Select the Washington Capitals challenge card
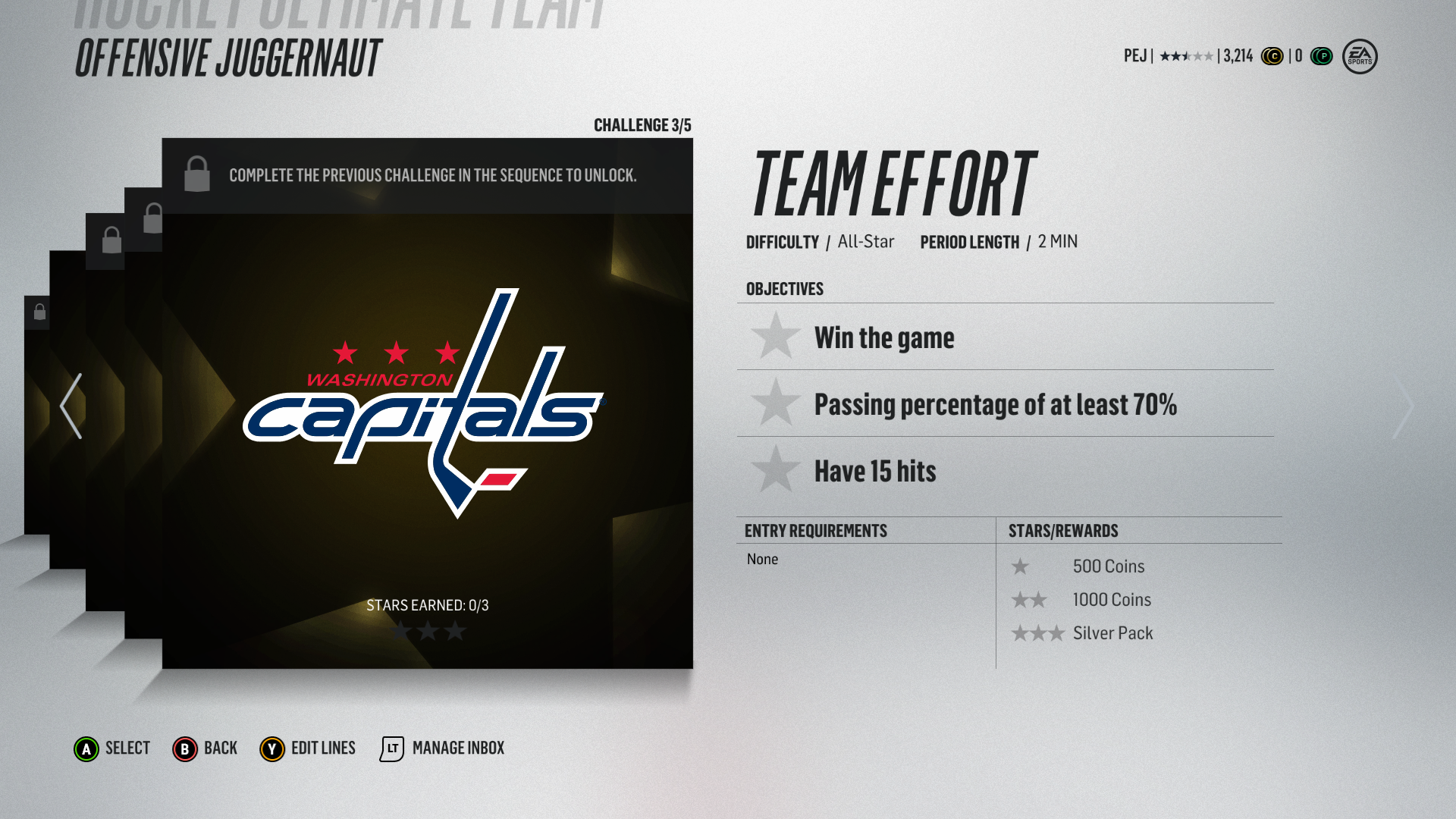Screen dimensions: 1456x819 coord(427,403)
